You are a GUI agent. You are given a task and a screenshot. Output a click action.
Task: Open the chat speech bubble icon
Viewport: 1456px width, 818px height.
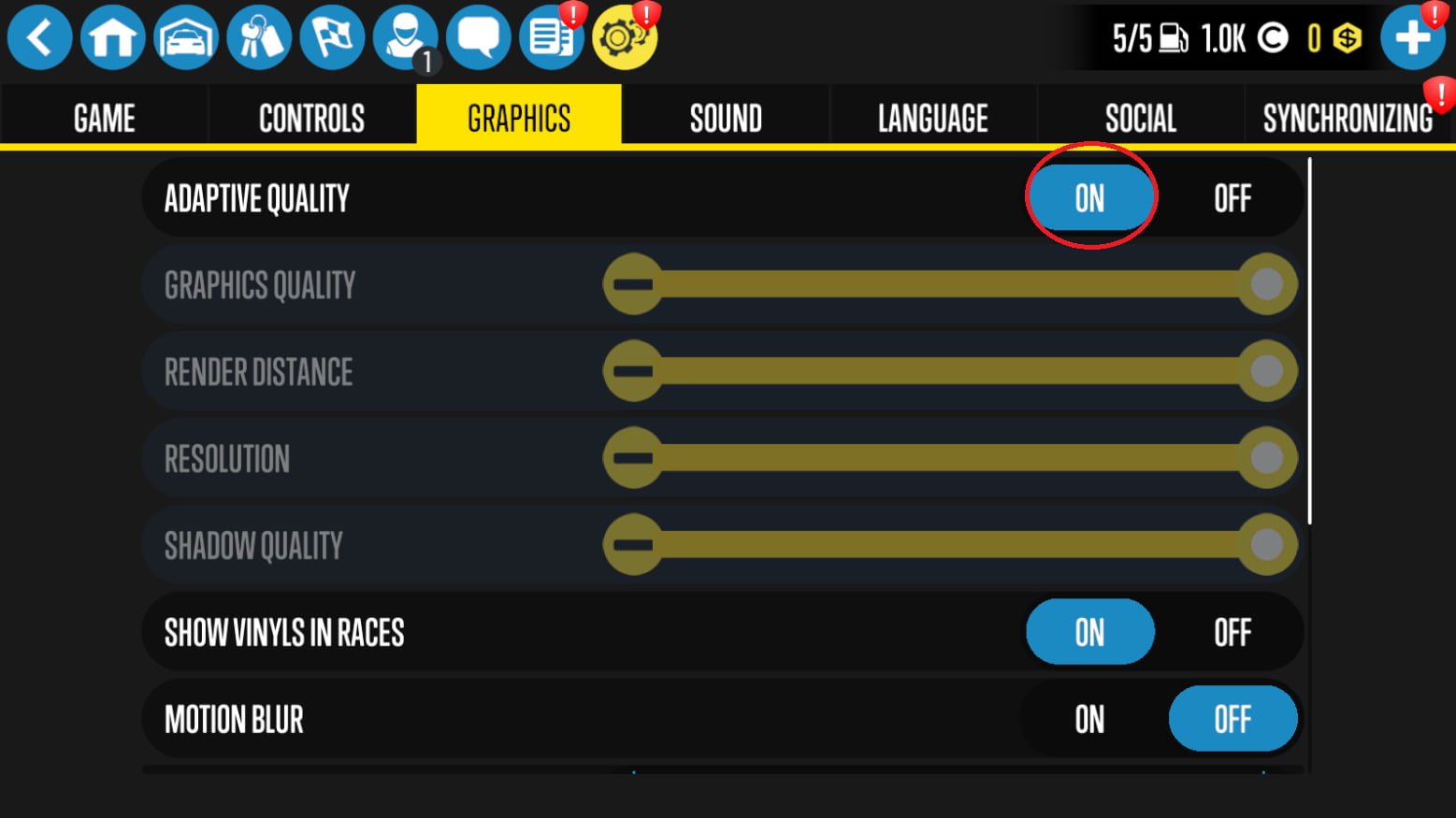pos(478,37)
